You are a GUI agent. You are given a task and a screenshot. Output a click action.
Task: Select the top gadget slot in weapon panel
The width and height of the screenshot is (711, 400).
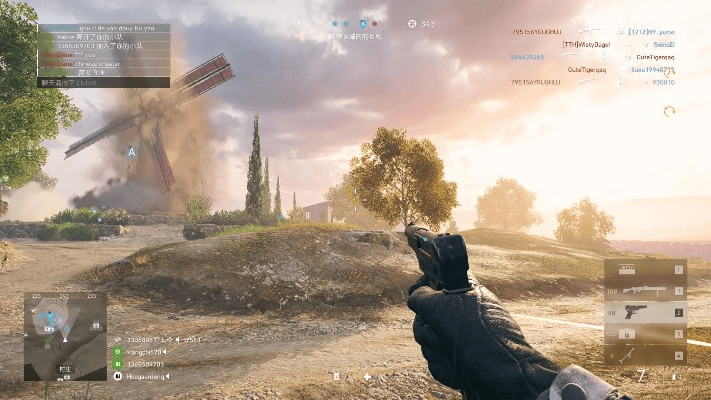[645, 269]
